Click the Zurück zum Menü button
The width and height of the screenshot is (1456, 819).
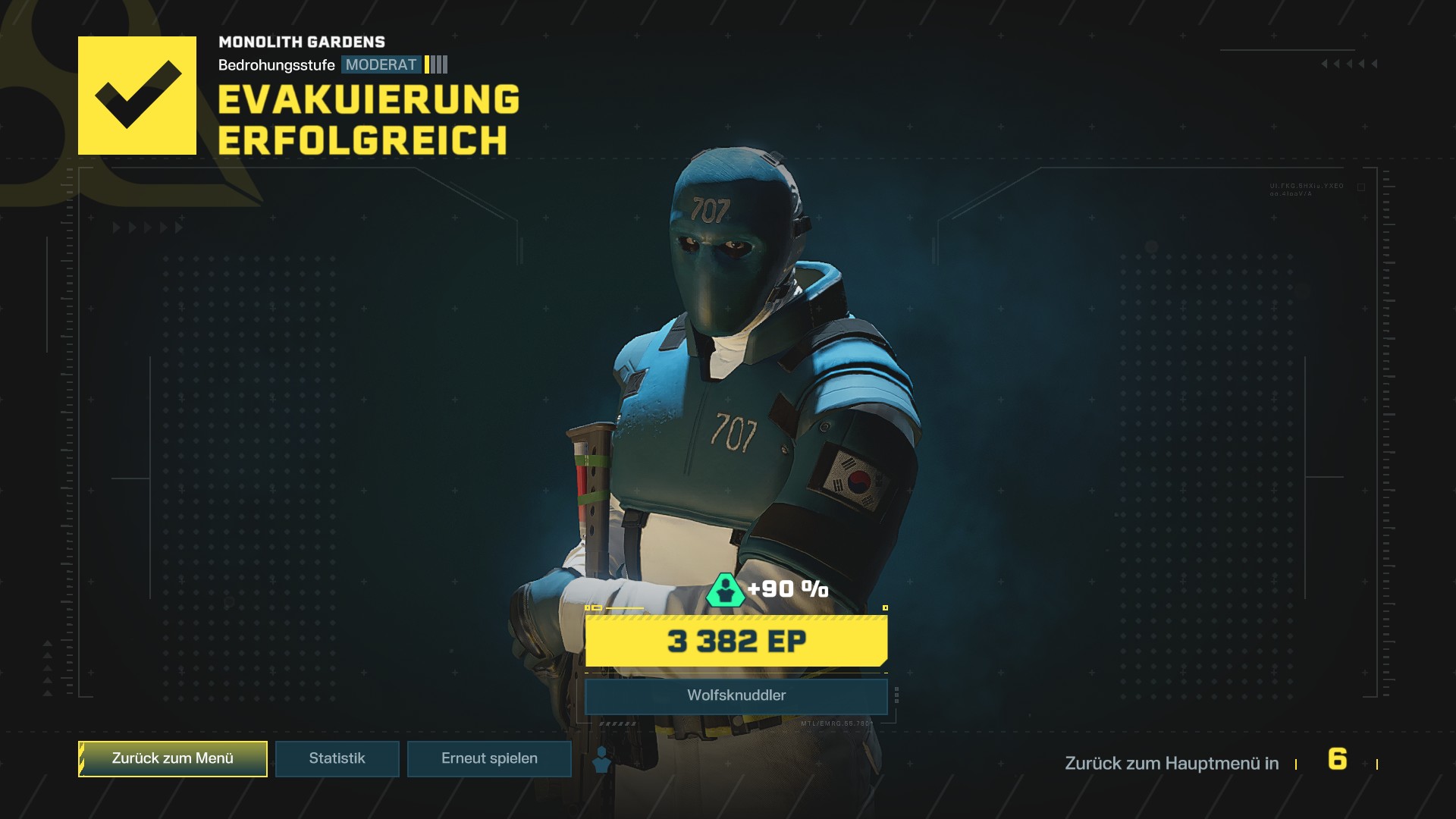(173, 758)
